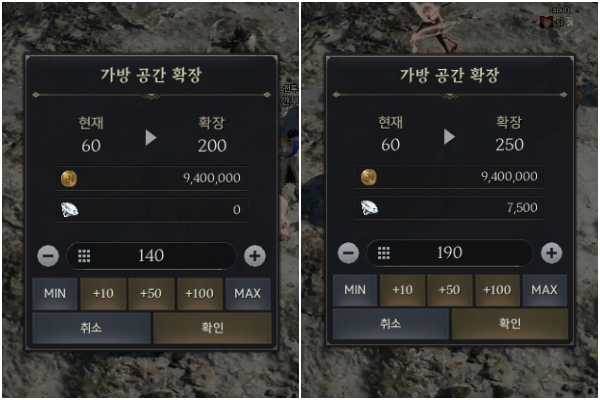
Task: Confirm the bag expansion to 250 slots
Action: tap(510, 324)
